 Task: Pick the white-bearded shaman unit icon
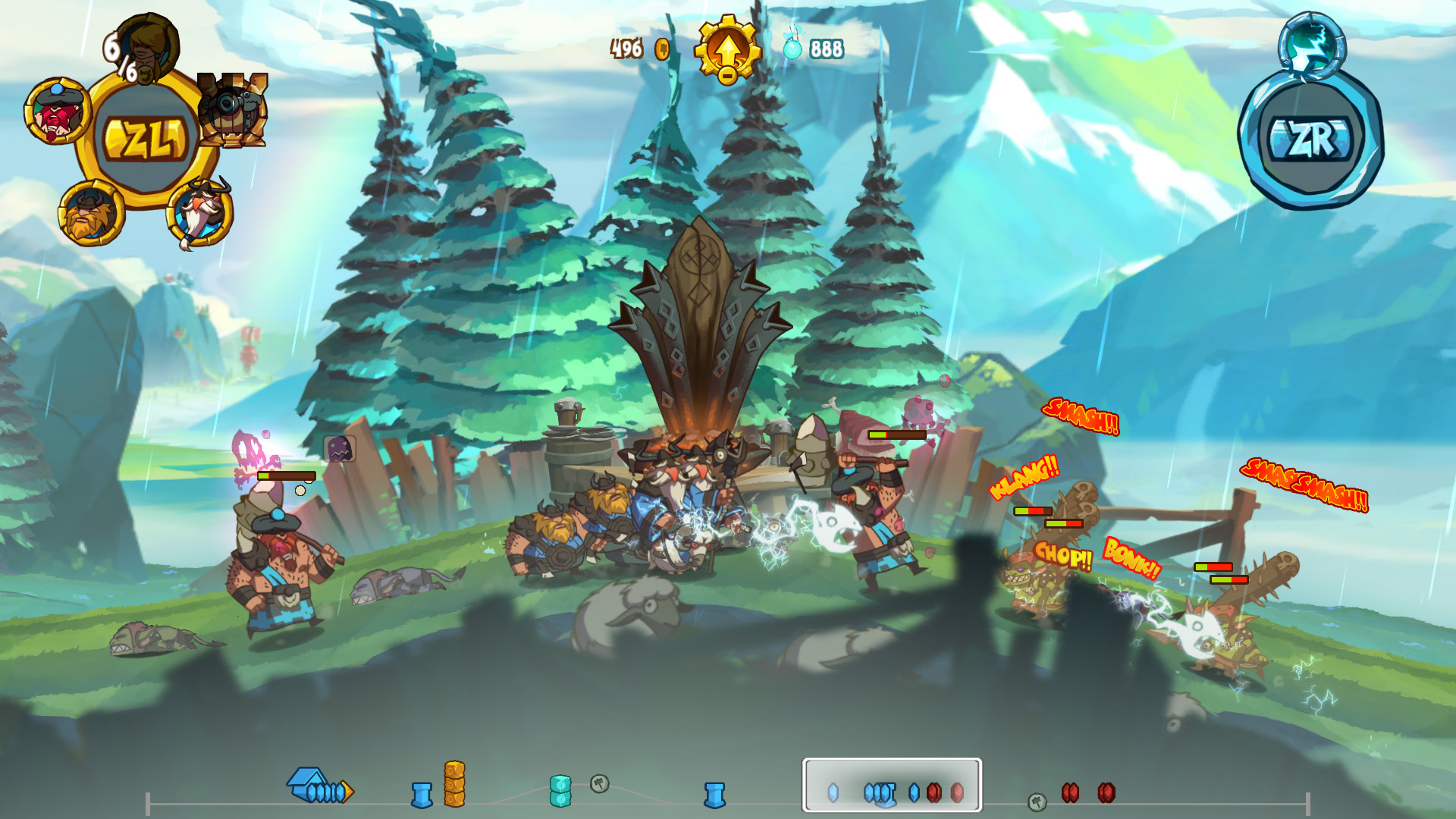coord(199,212)
